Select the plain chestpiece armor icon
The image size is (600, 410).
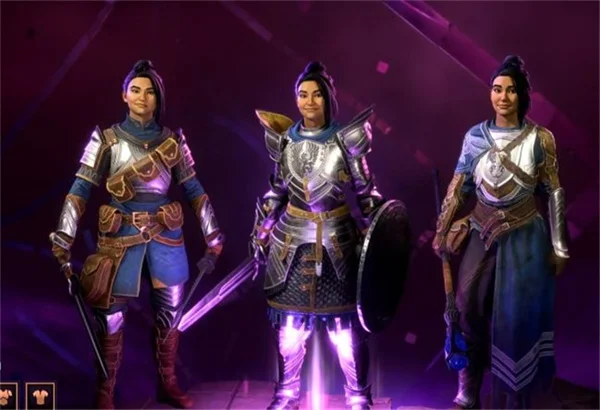tap(40, 397)
